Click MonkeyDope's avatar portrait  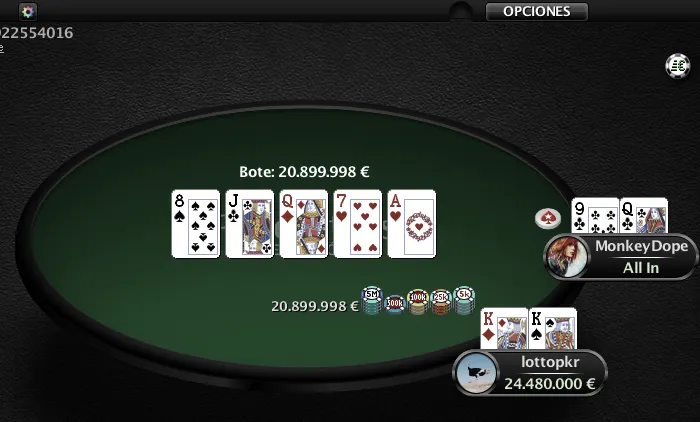point(565,256)
